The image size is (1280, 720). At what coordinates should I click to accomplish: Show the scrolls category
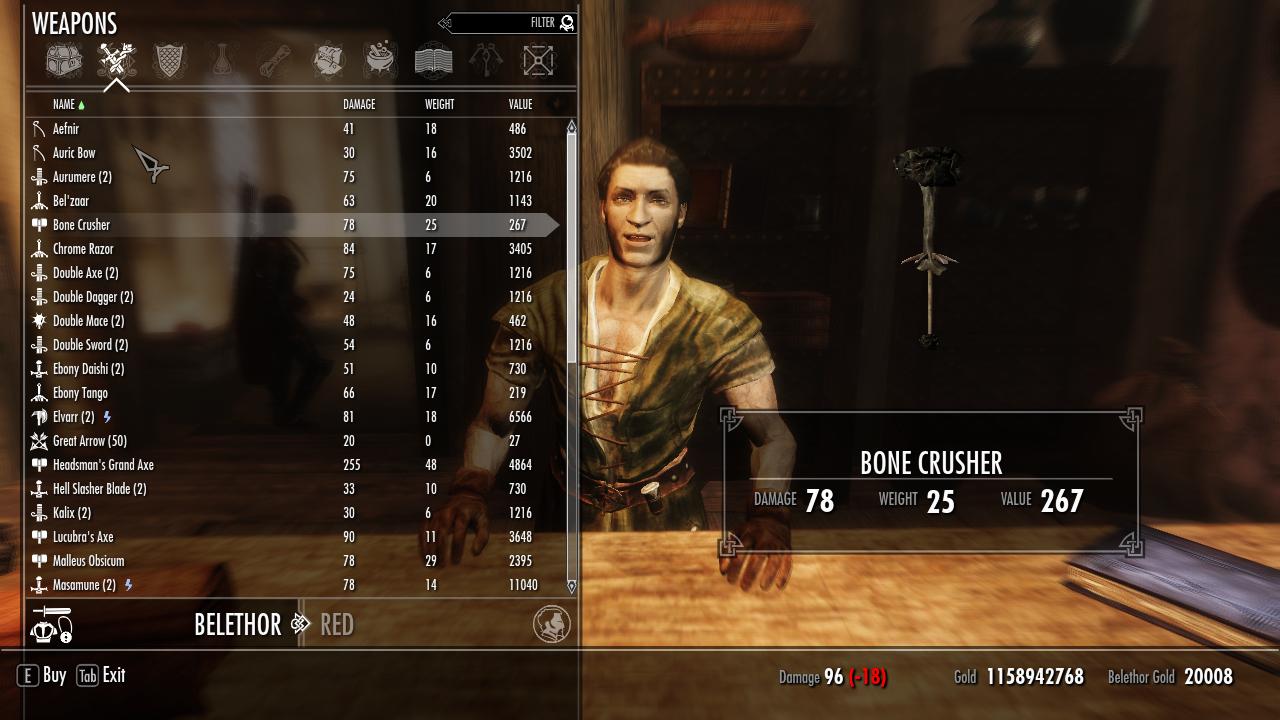coord(275,61)
